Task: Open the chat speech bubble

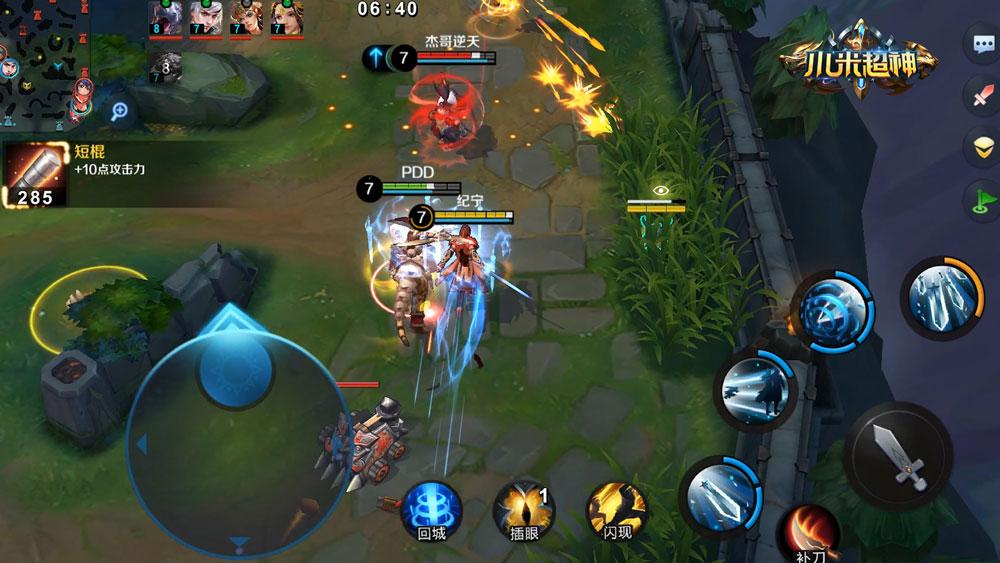Action: coord(981,46)
